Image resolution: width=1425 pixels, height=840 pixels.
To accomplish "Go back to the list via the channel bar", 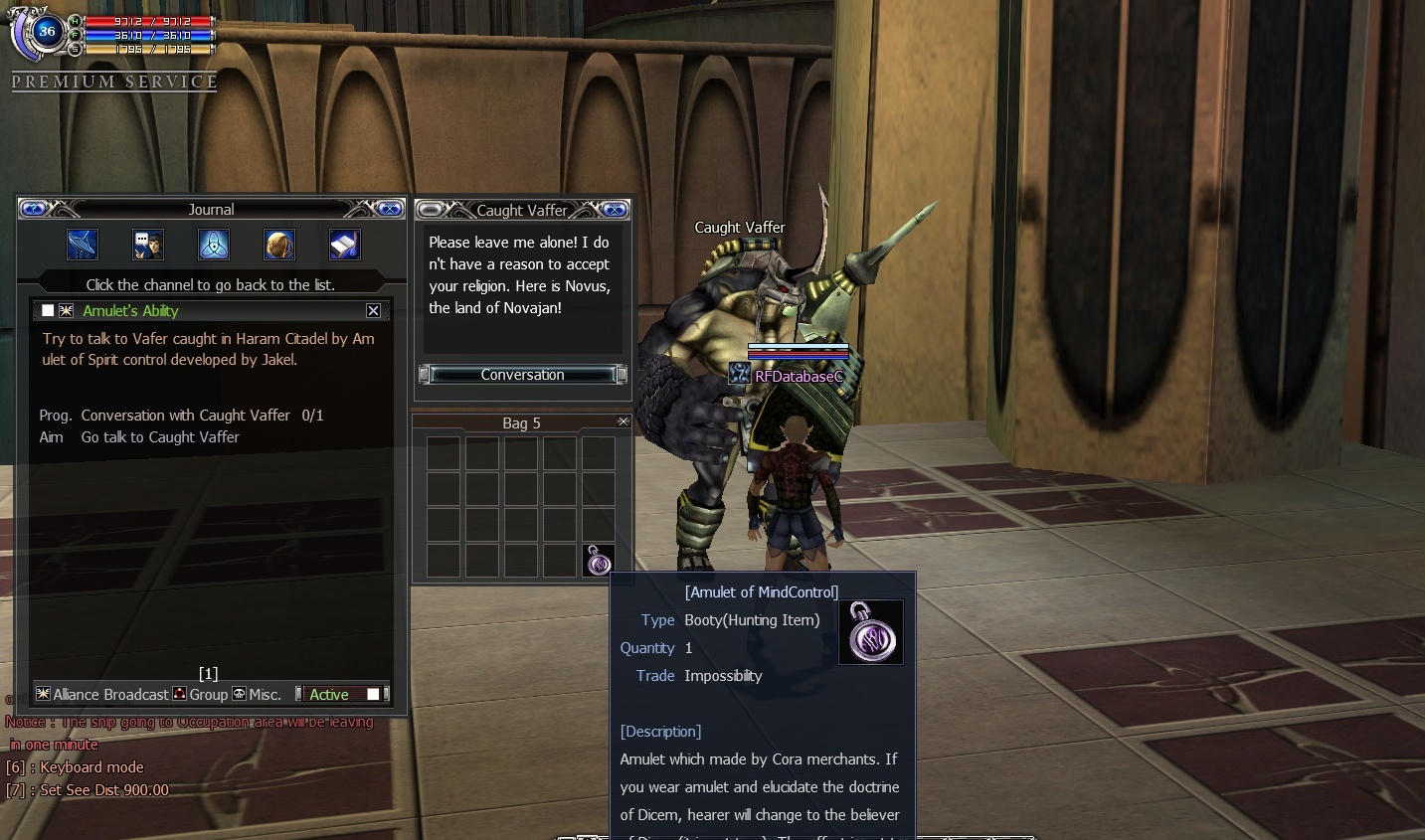I will [x=210, y=285].
